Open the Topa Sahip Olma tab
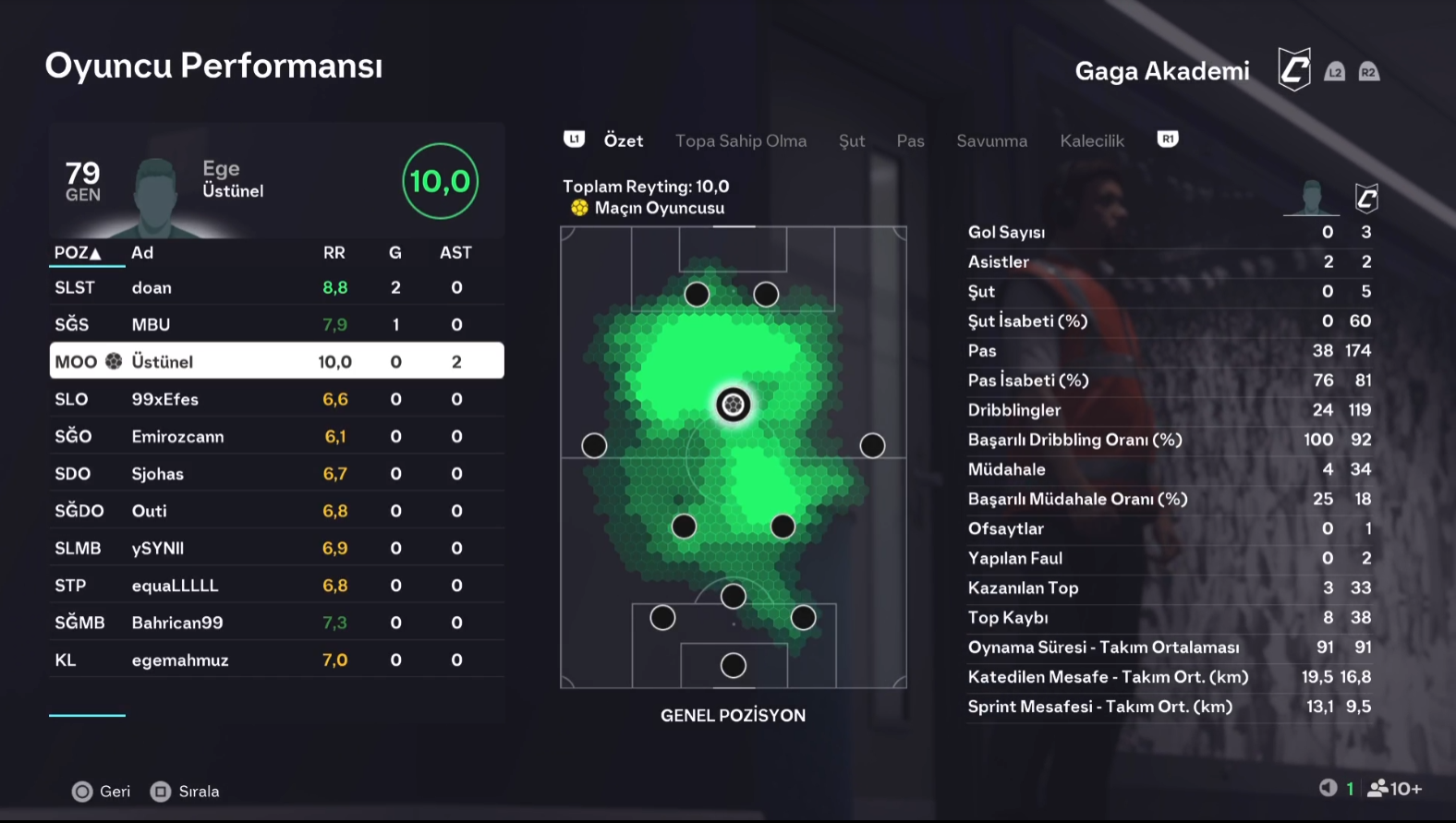This screenshot has width=1456, height=823. 740,140
